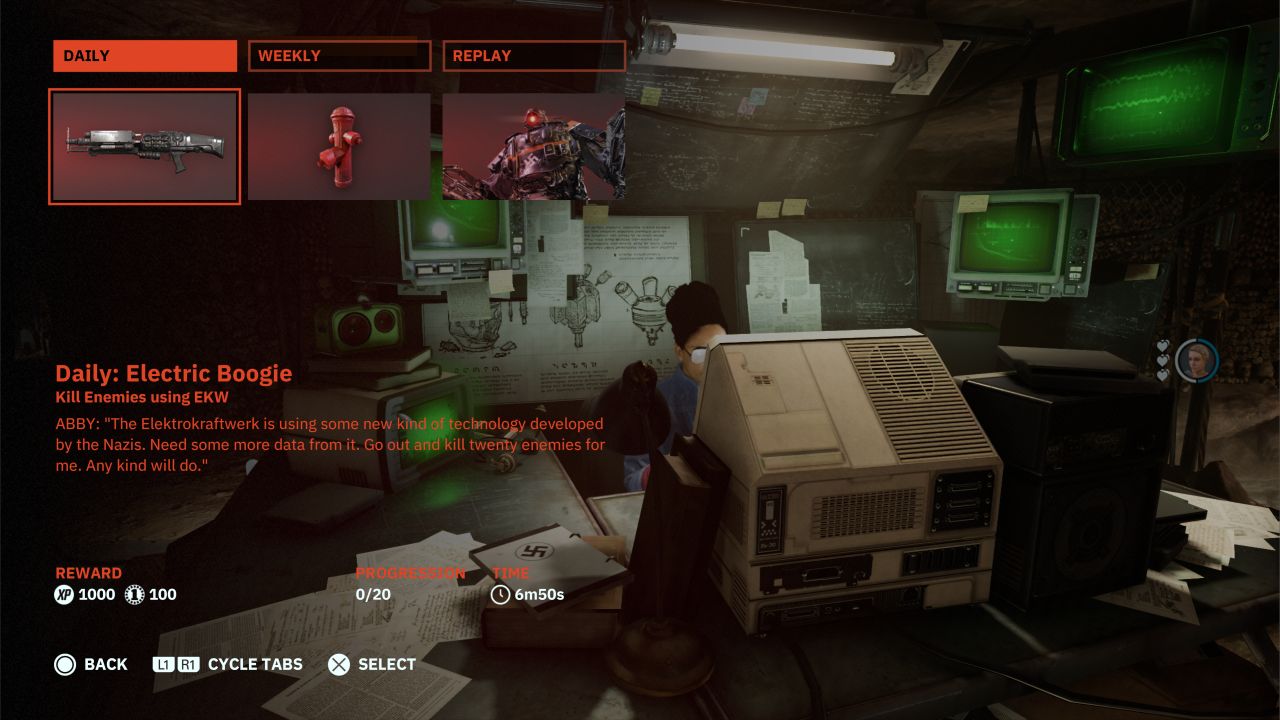Choose the red fire hydrant challenge tile

(x=339, y=146)
